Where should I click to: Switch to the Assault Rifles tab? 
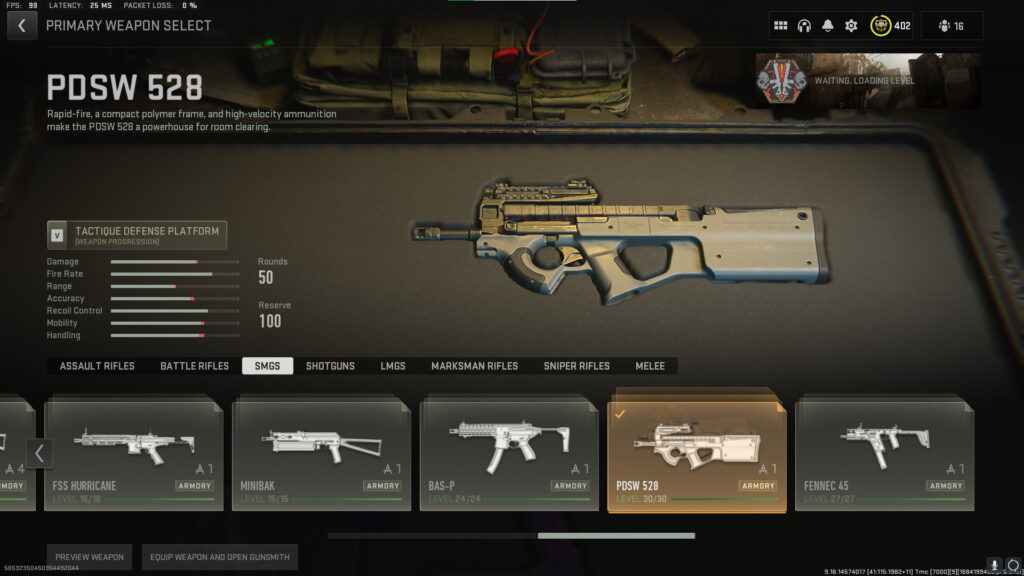(97, 366)
